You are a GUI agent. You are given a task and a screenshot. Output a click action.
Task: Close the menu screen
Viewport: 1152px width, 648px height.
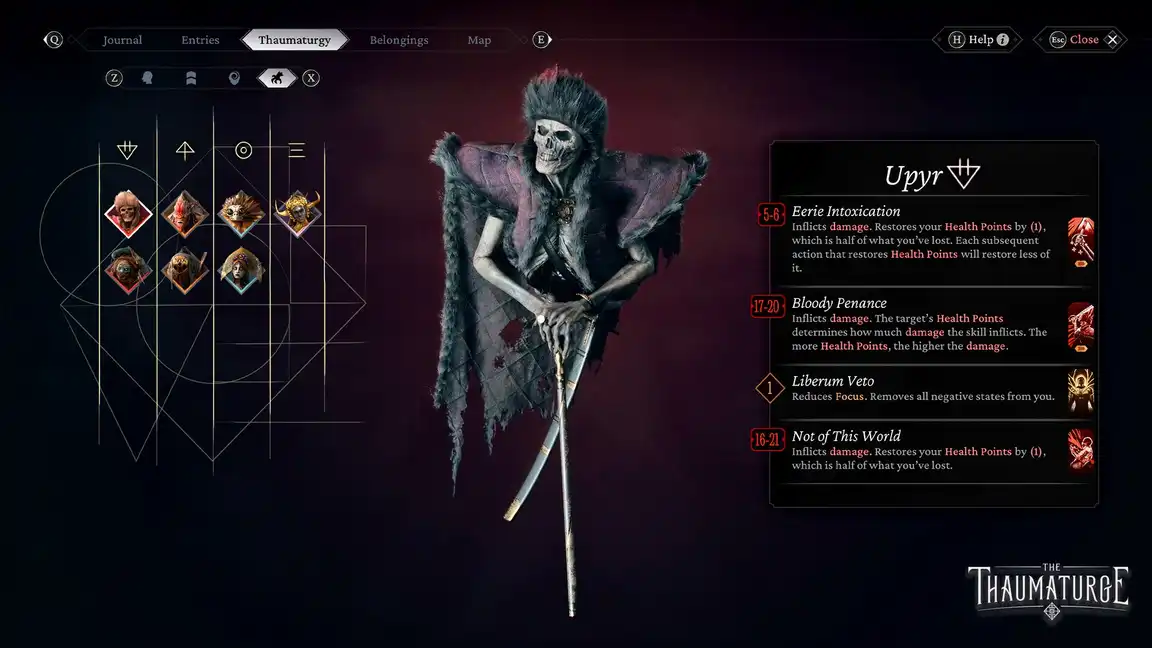point(1084,40)
